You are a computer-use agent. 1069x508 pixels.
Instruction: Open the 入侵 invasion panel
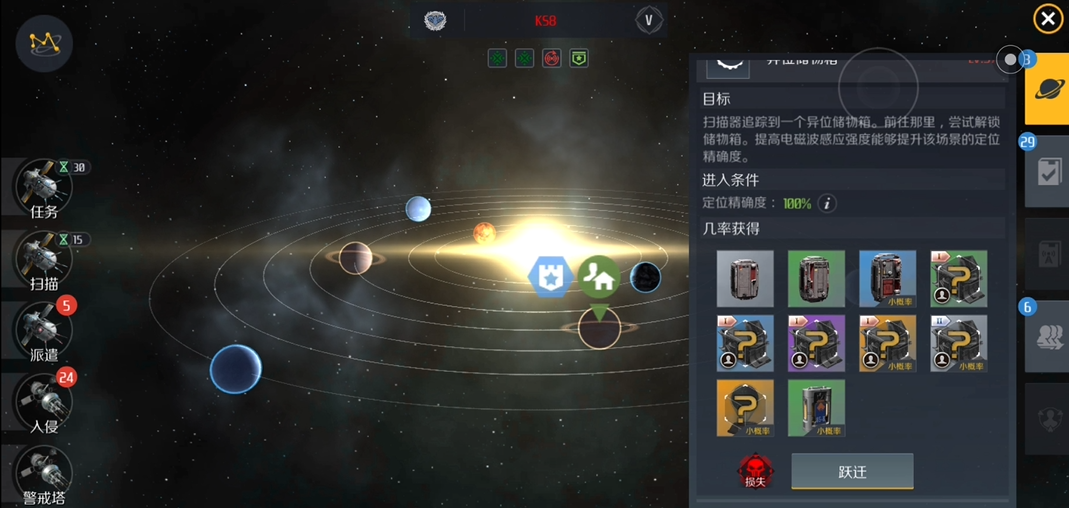click(x=43, y=402)
